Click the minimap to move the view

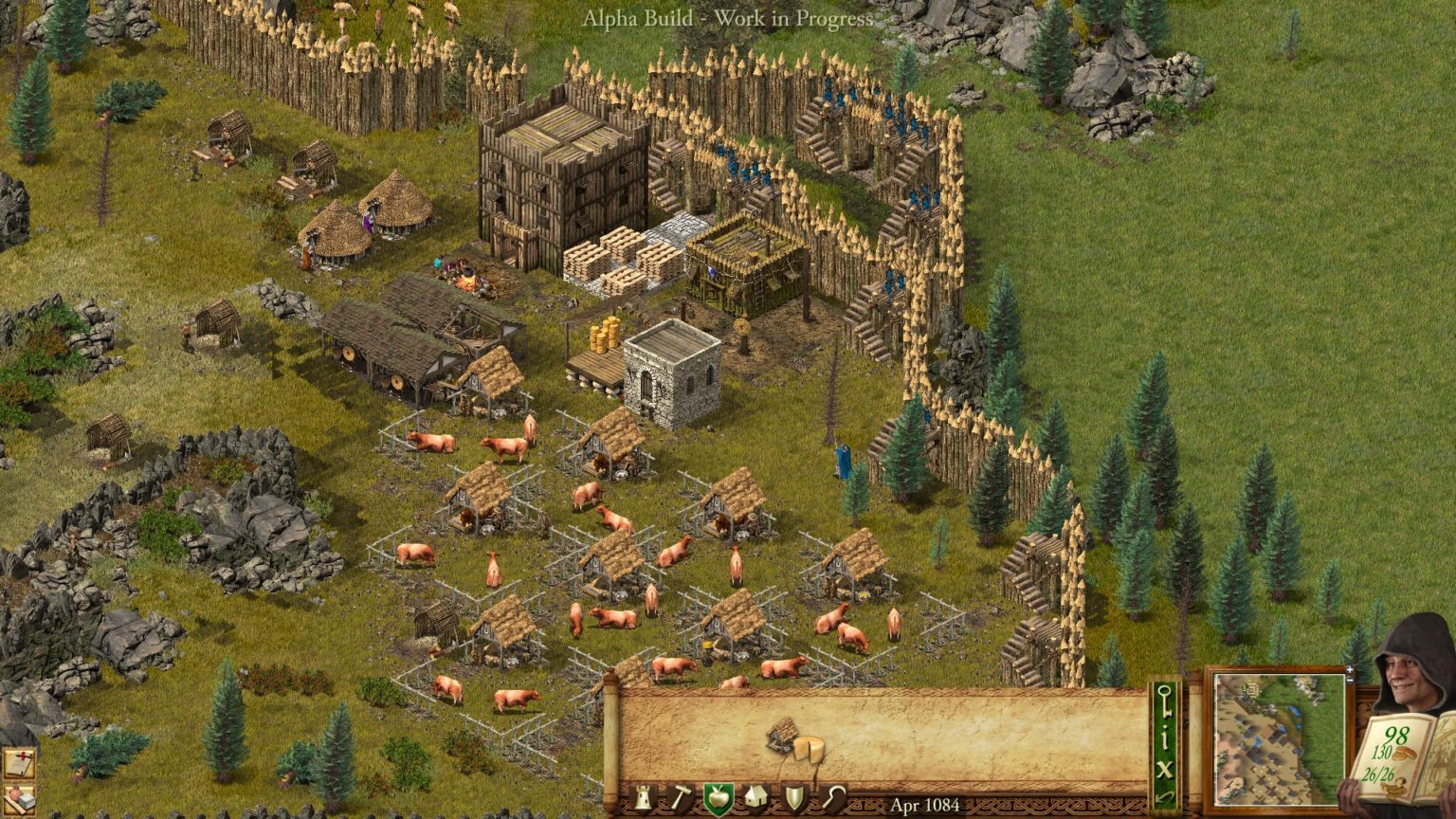[1280, 739]
